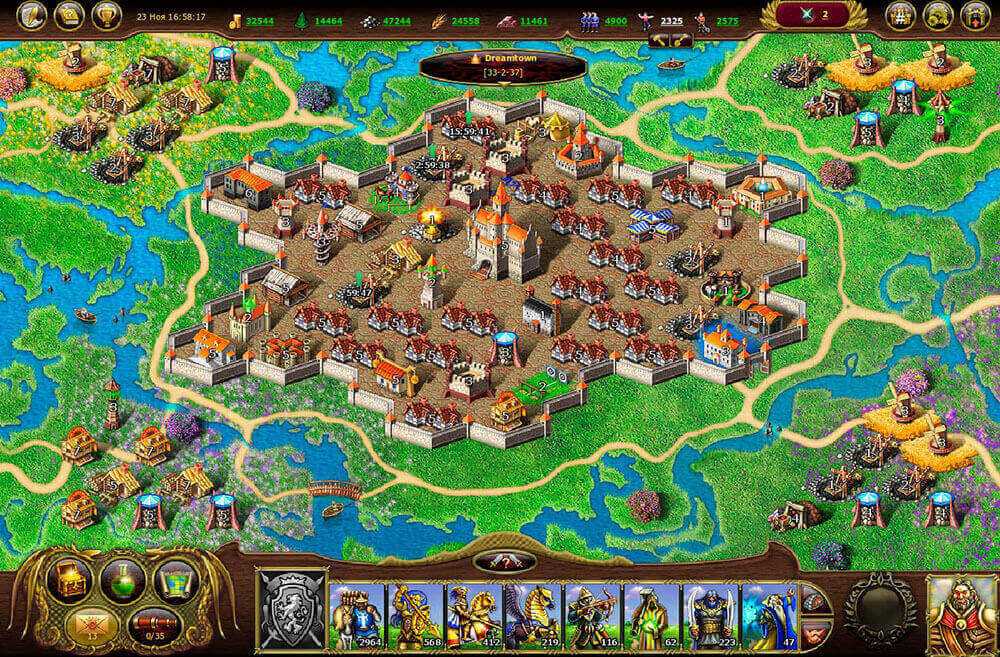Viewport: 1000px width, 657px height.
Task: Select the hooded healer unit with 62
Action: pyautogui.click(x=652, y=612)
